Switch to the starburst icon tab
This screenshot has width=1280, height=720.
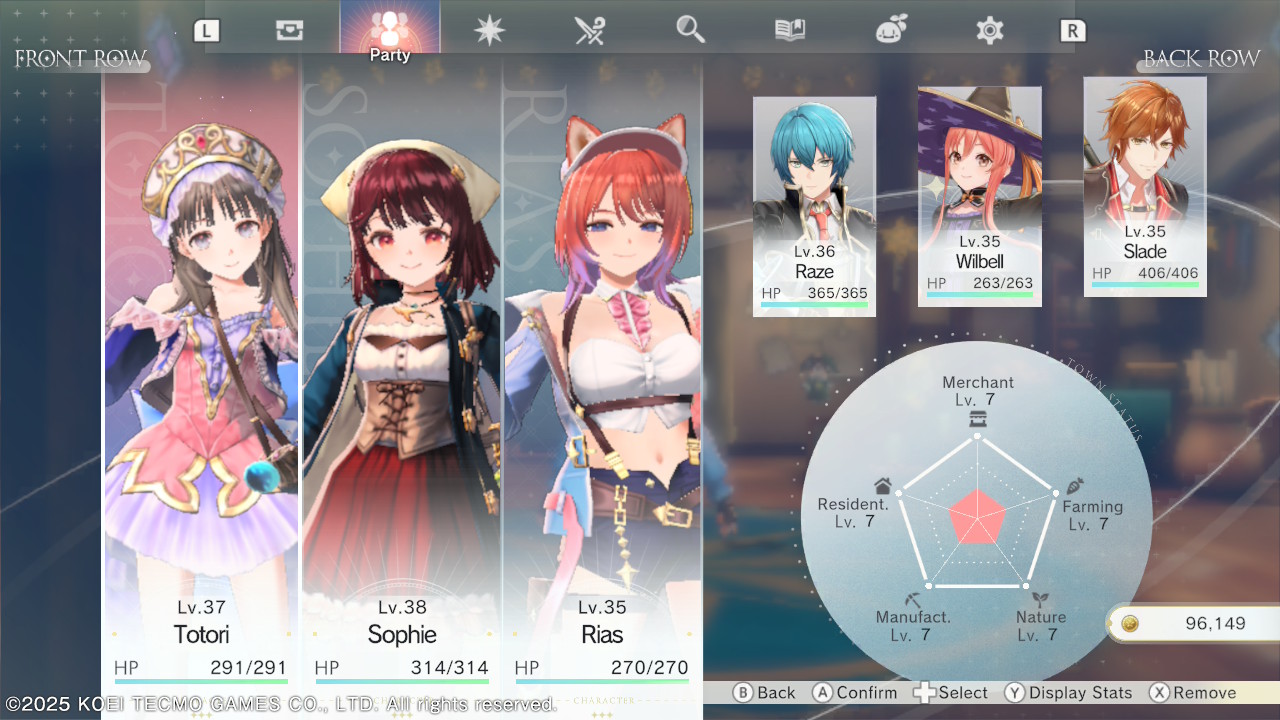pyautogui.click(x=489, y=30)
